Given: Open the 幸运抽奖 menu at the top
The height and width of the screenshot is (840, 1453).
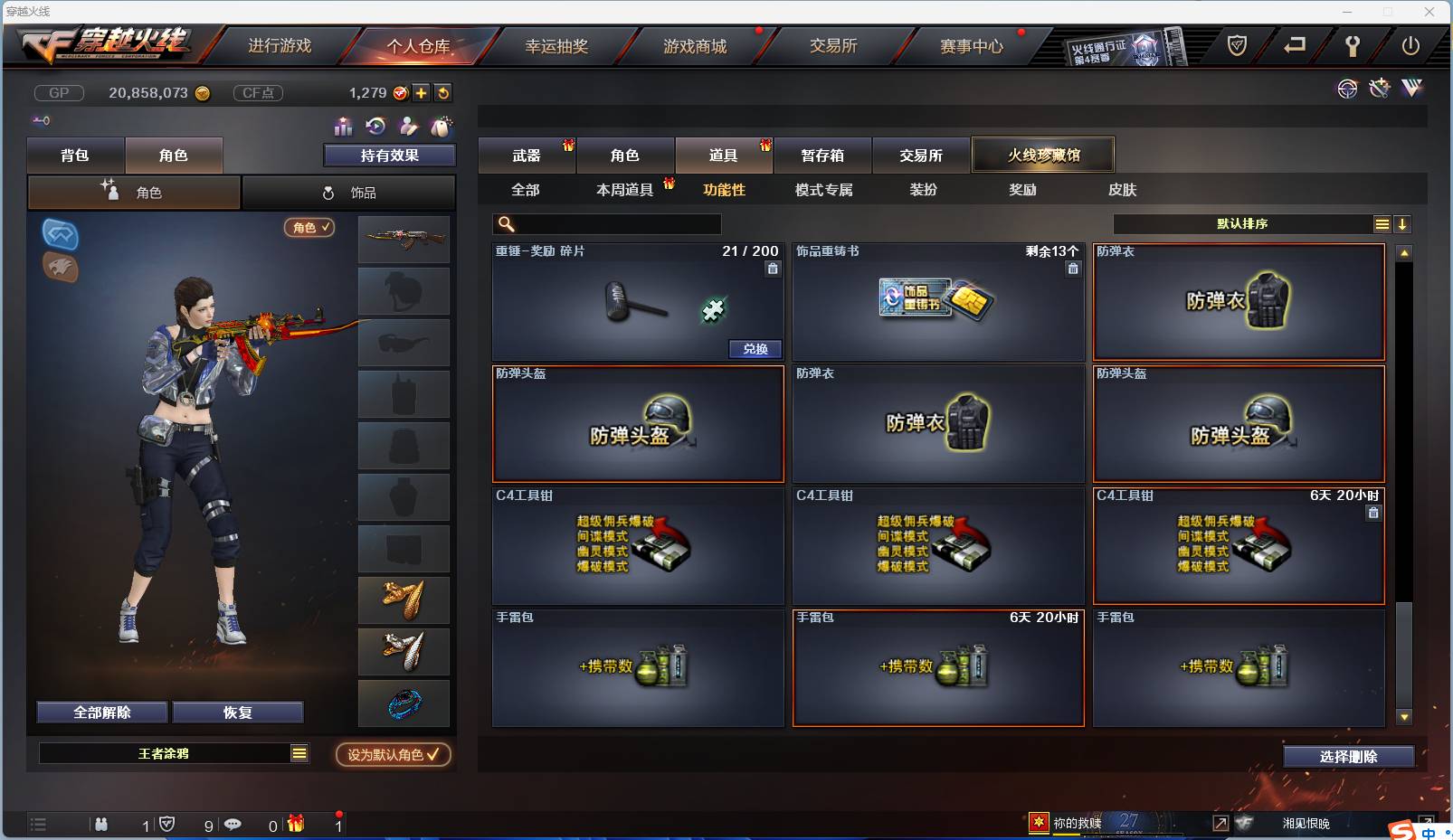Looking at the screenshot, I should (x=557, y=45).
